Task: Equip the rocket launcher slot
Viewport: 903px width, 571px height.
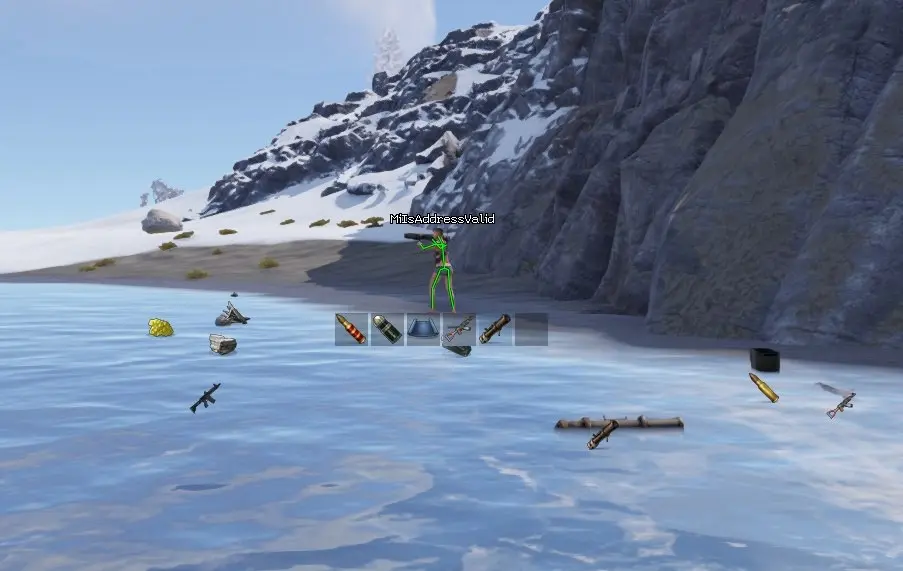Action: pos(495,329)
